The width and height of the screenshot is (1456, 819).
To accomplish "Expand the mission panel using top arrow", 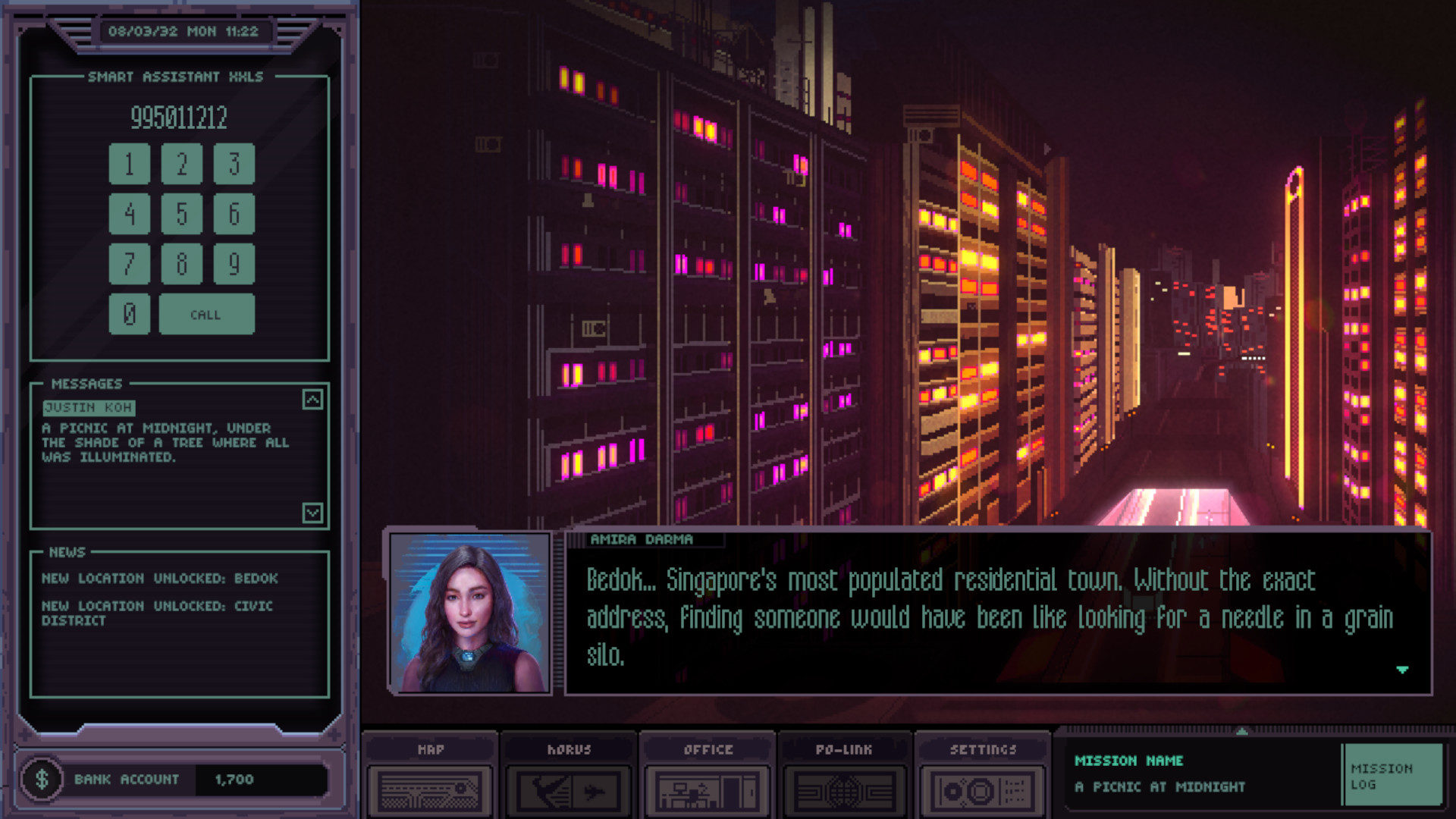I will (1241, 731).
